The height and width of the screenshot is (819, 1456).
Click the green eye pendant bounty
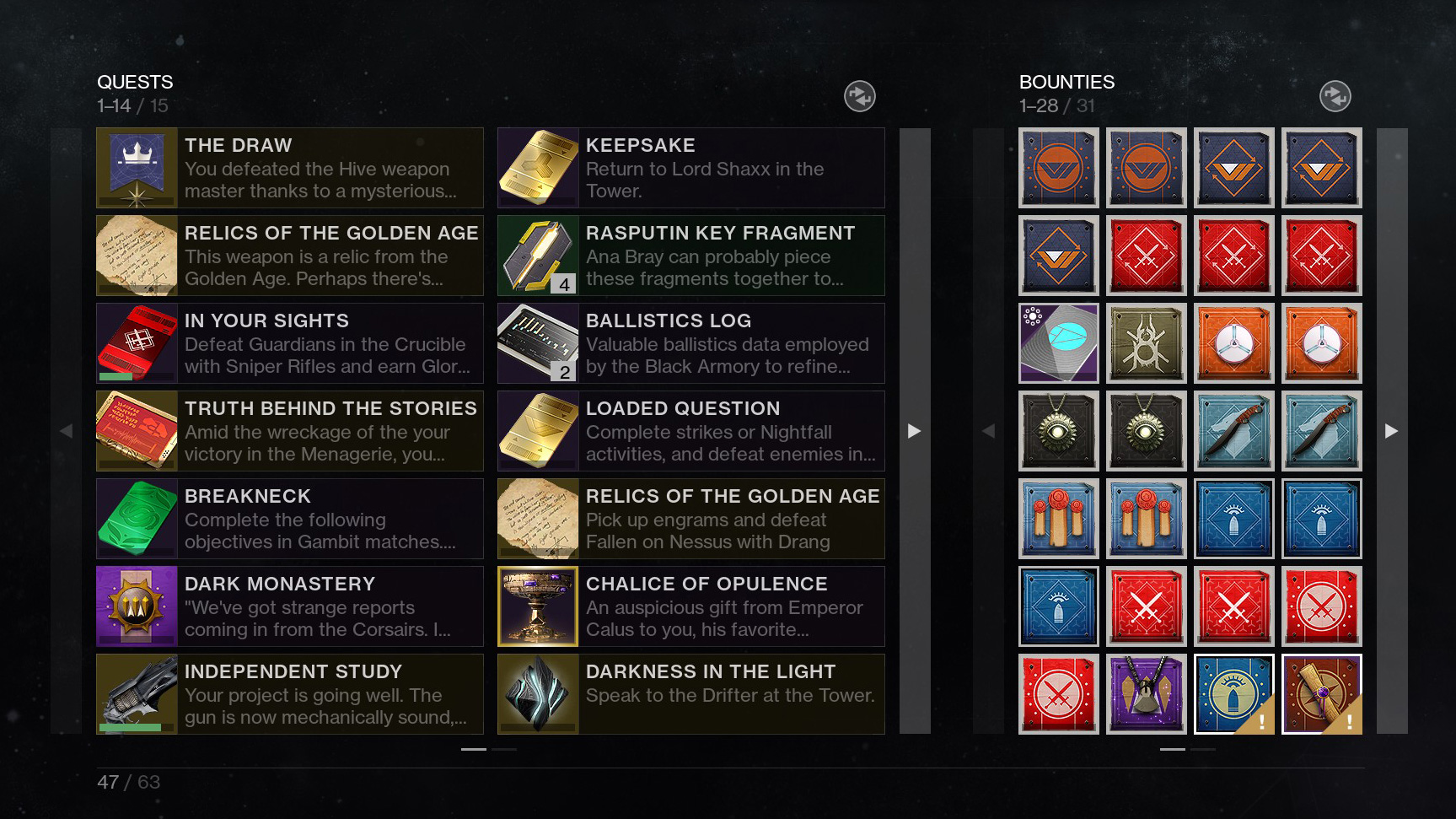[1058, 430]
